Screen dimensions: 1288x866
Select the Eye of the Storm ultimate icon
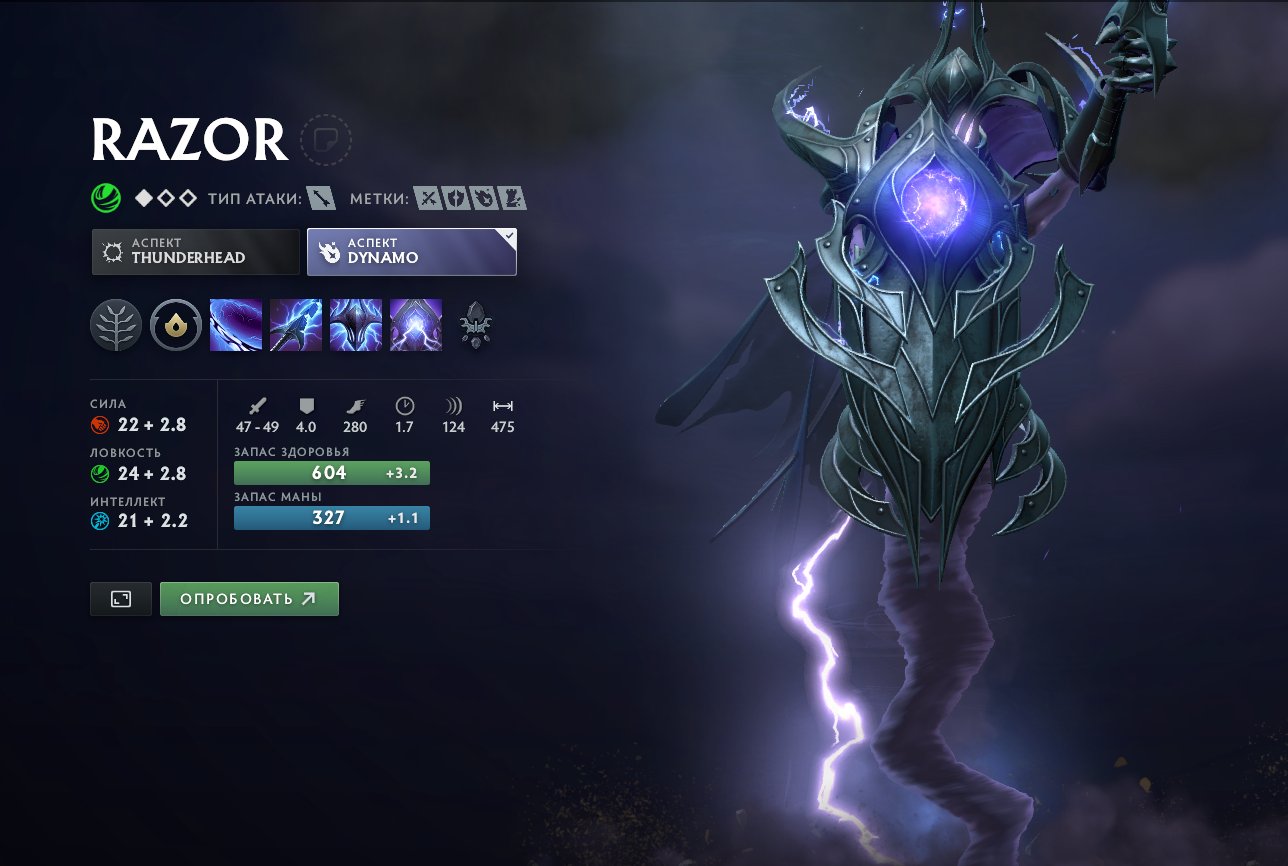pos(416,324)
